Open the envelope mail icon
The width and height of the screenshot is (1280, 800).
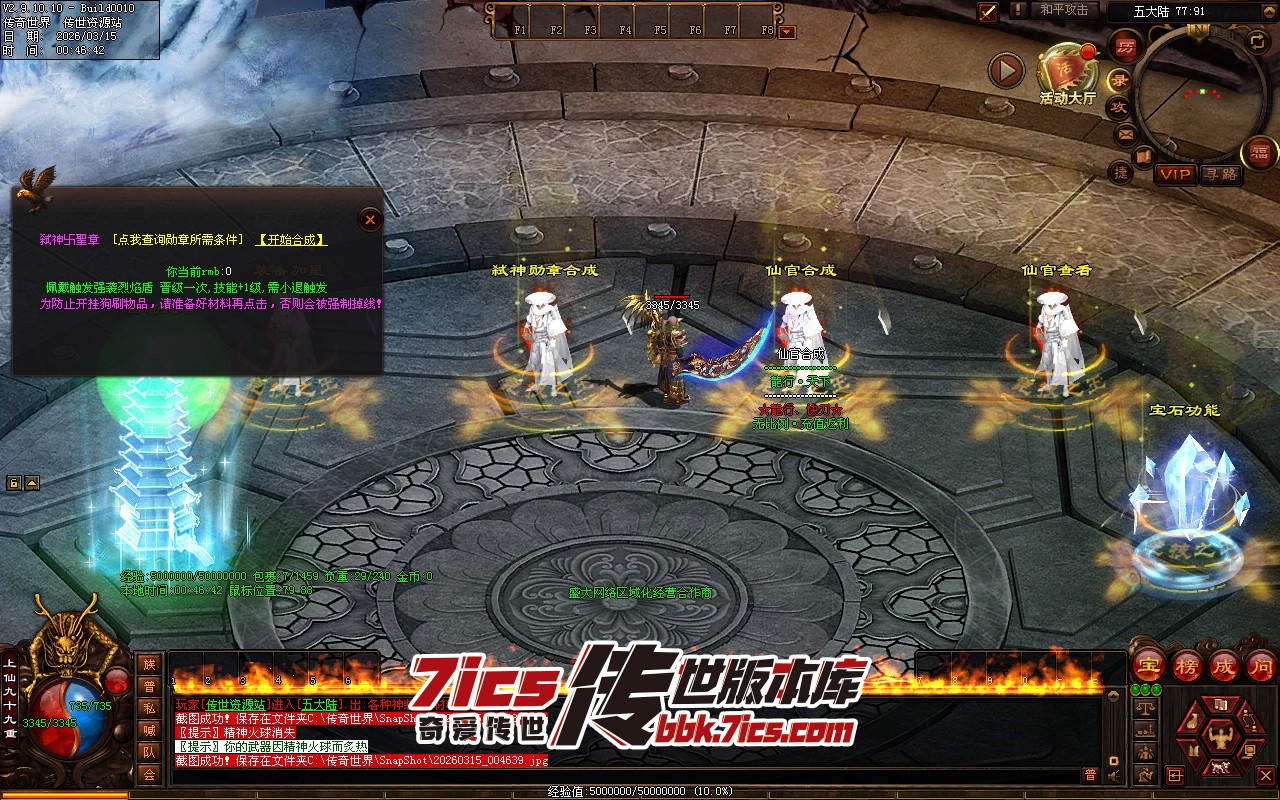coord(1125,133)
